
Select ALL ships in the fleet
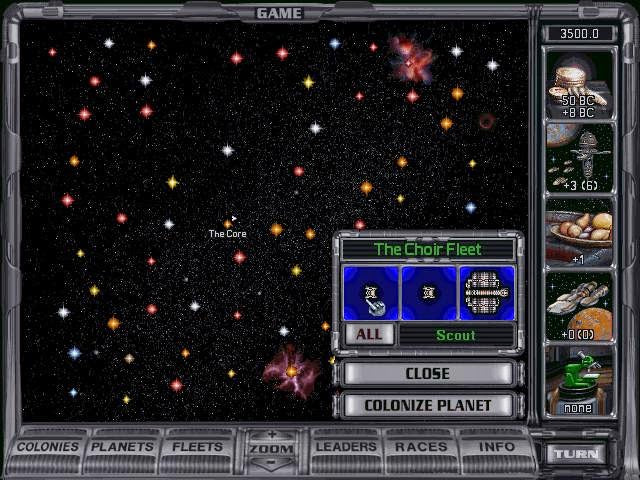(x=369, y=334)
